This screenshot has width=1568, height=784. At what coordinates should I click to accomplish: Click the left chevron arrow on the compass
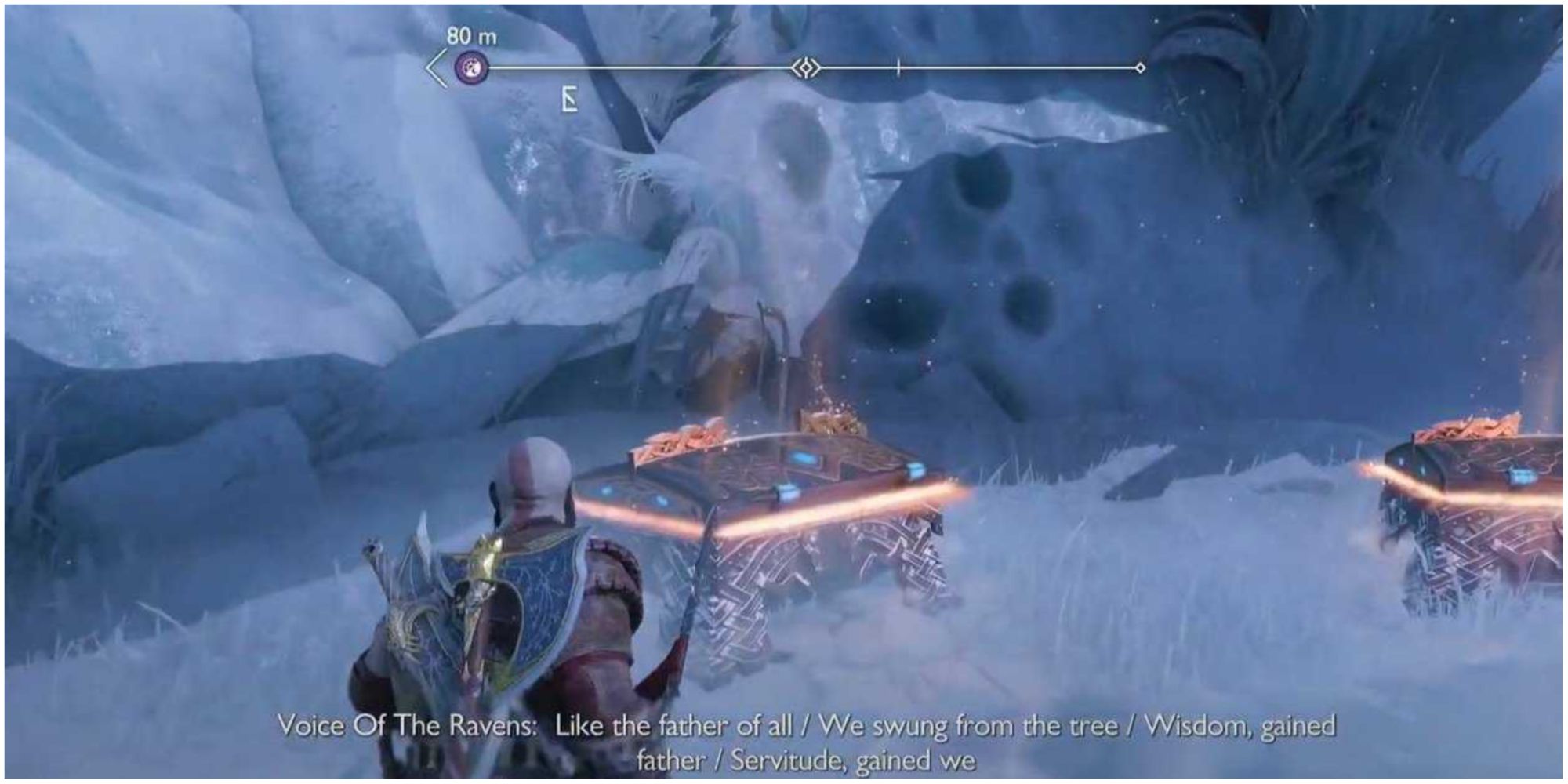pyautogui.click(x=434, y=67)
